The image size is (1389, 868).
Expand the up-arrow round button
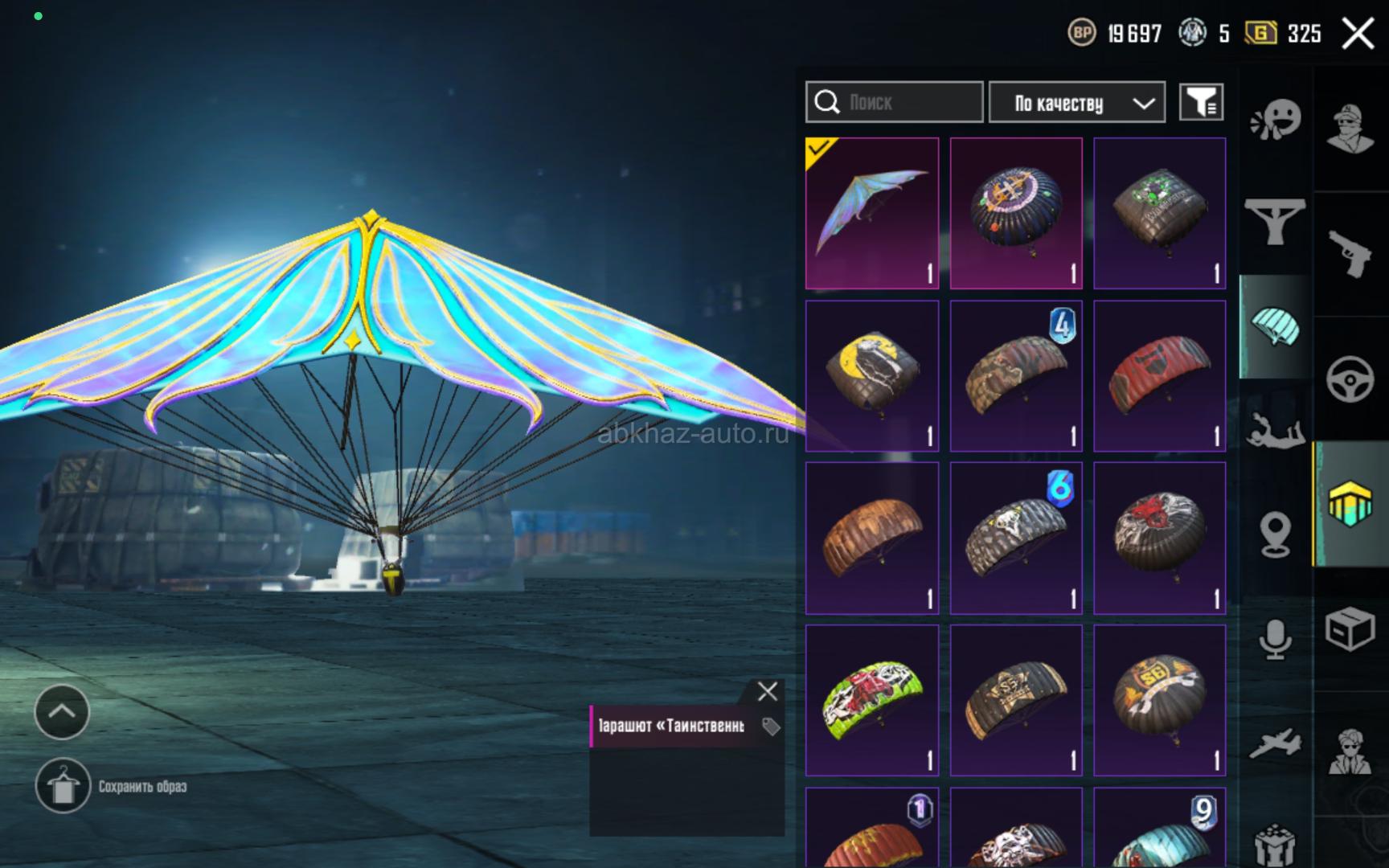pyautogui.click(x=62, y=711)
